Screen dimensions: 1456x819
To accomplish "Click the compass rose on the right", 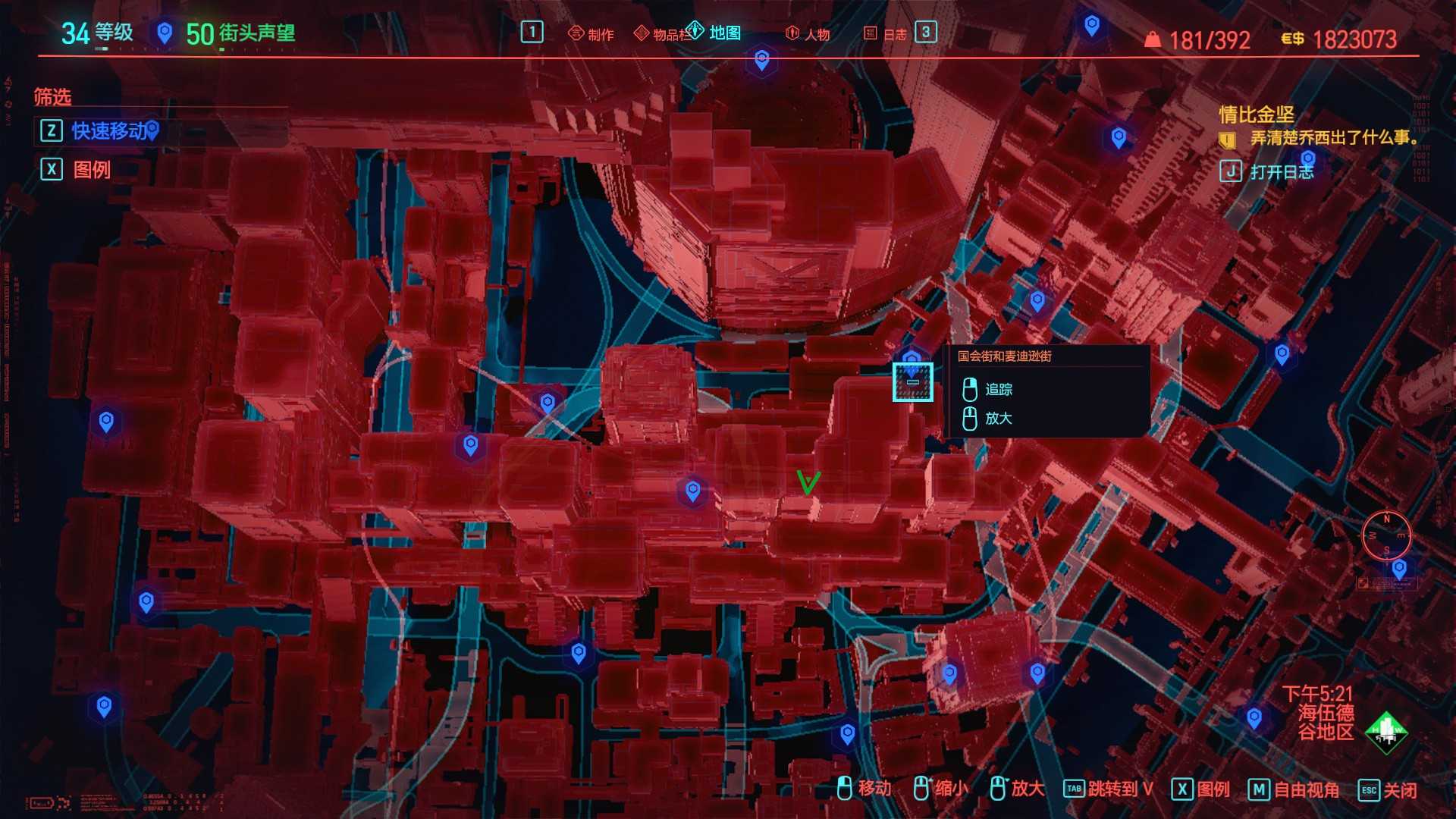I will 1389,536.
